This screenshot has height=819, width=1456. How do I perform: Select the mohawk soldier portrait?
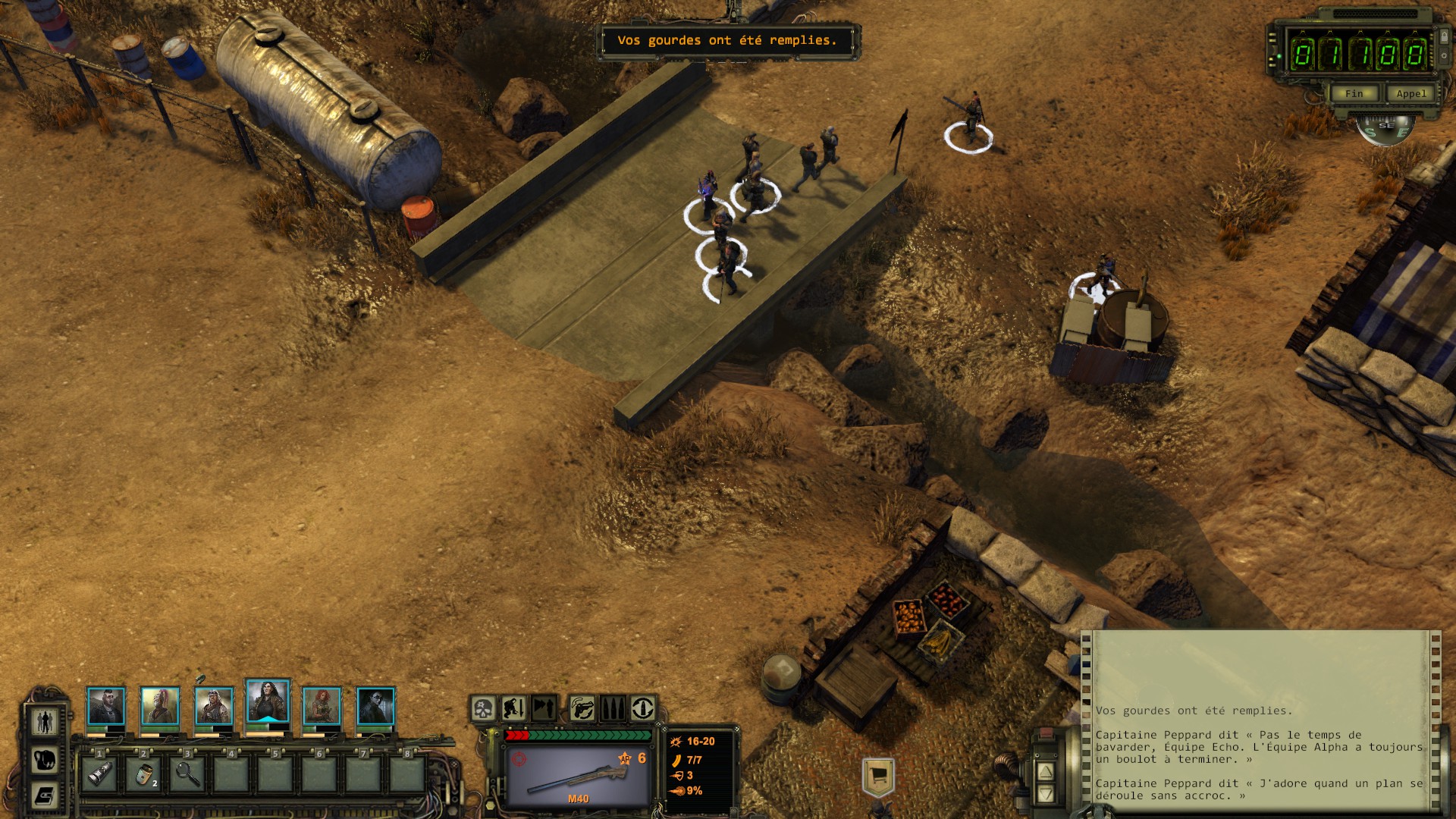click(x=105, y=707)
